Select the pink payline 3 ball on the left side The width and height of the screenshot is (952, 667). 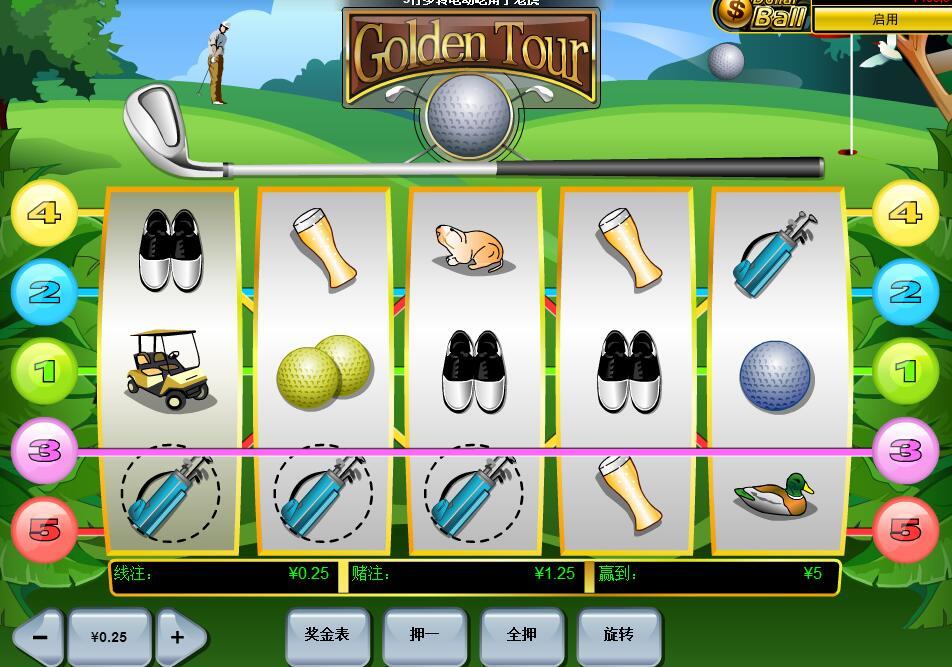click(x=44, y=451)
